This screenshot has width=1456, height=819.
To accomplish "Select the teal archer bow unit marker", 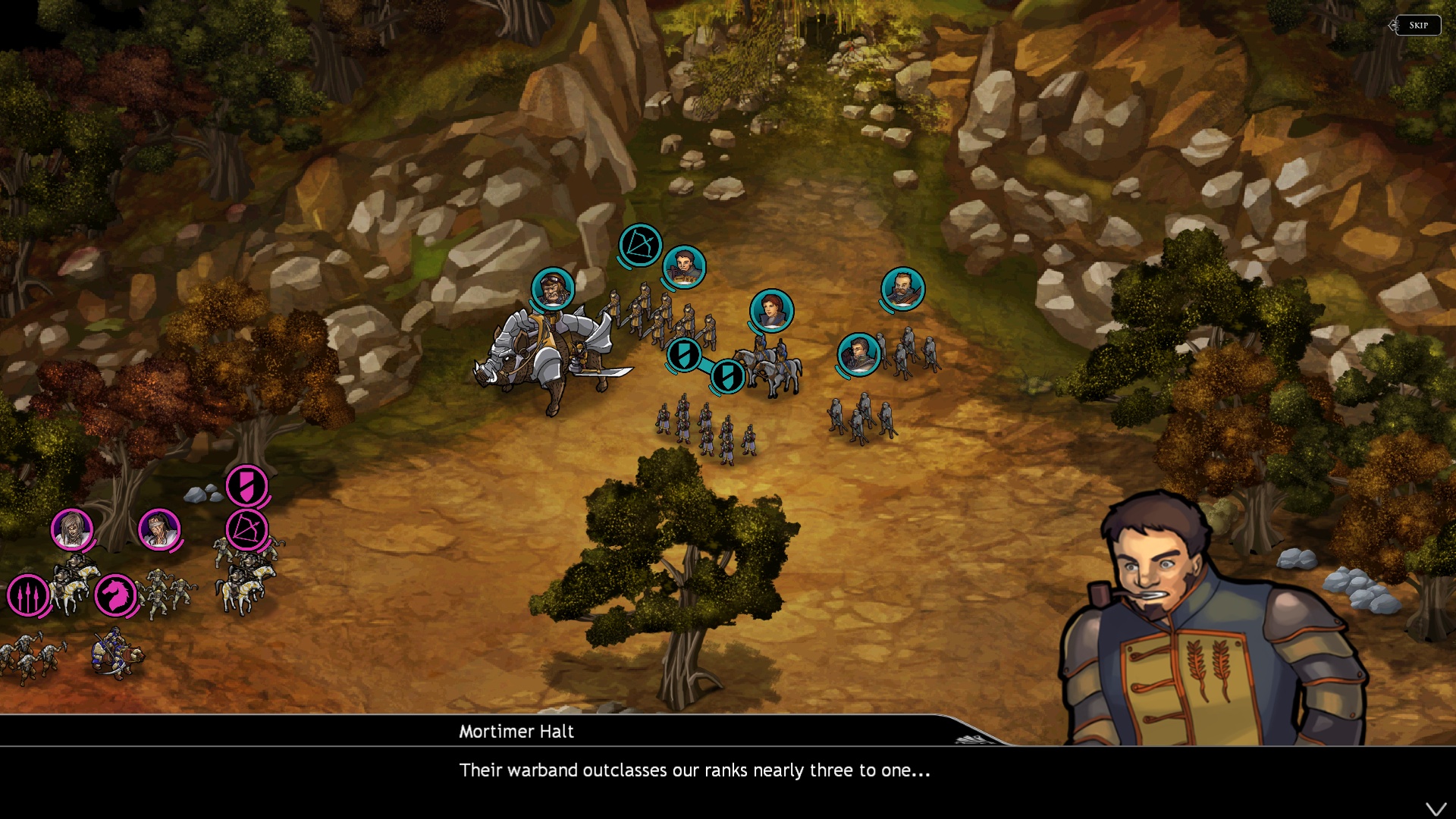I will 640,245.
